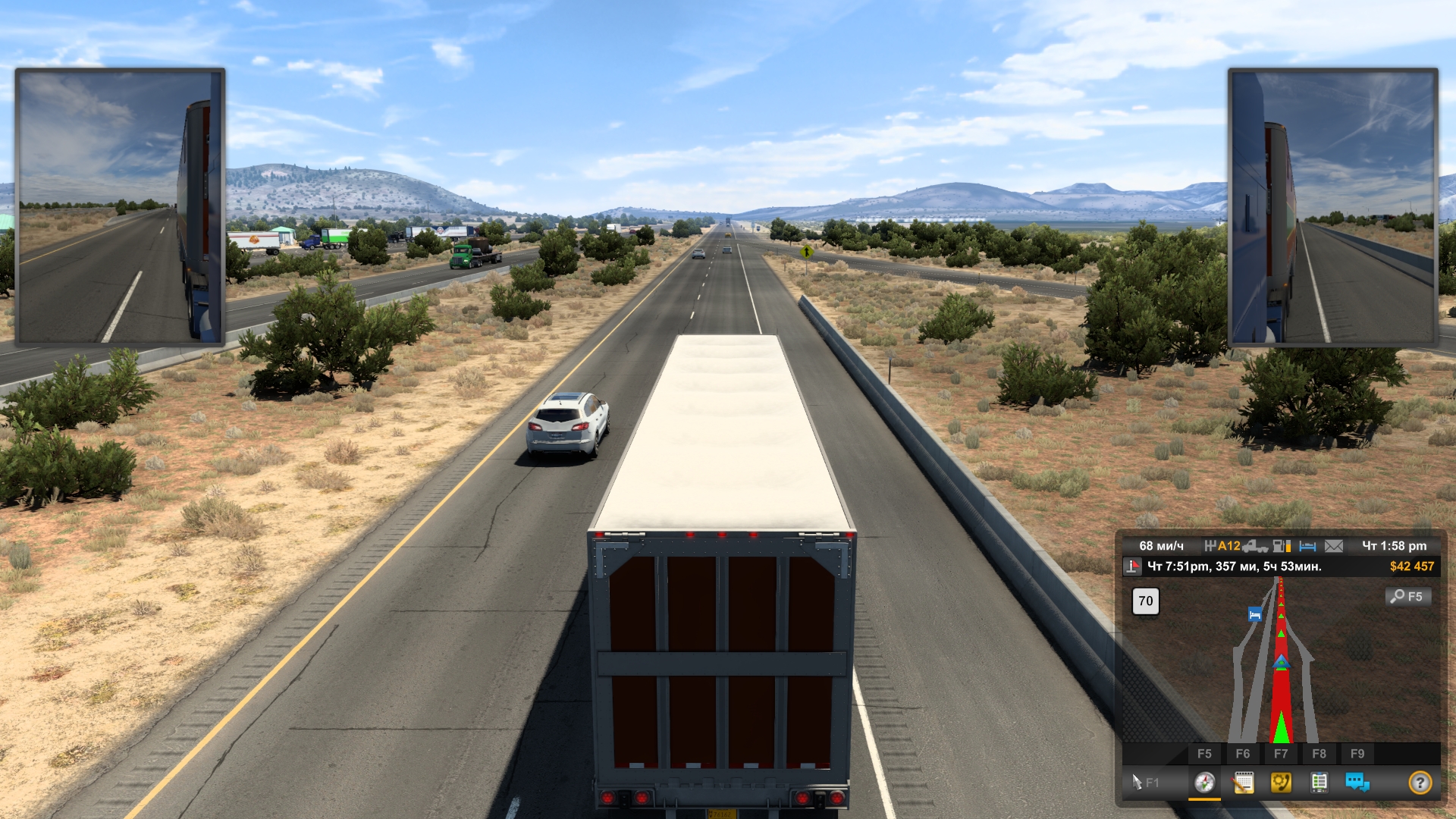Open the blue chat bubbles tab
This screenshot has height=819, width=1456.
pos(1357,783)
